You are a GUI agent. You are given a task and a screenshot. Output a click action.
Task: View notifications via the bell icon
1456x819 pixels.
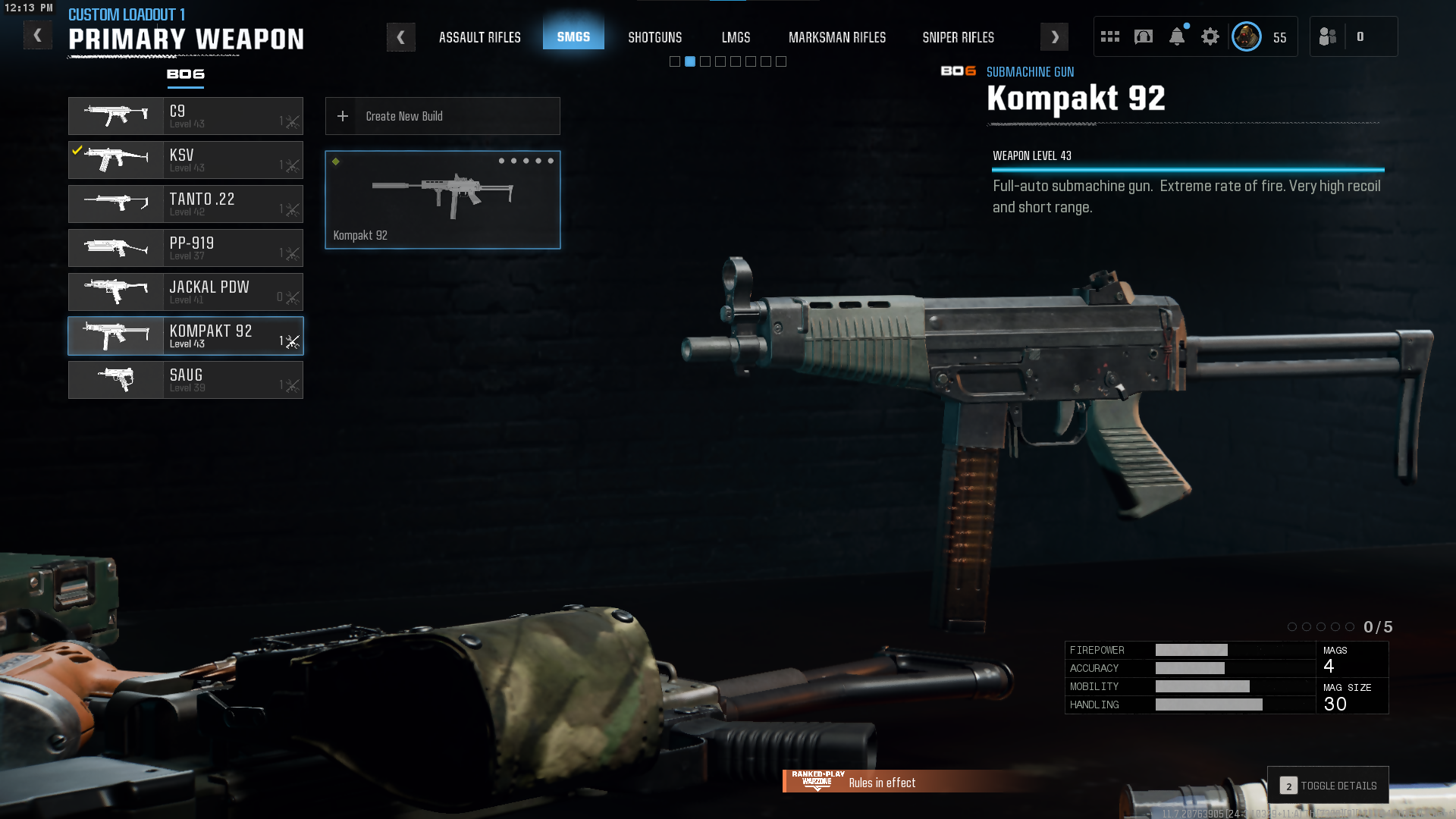click(x=1176, y=36)
